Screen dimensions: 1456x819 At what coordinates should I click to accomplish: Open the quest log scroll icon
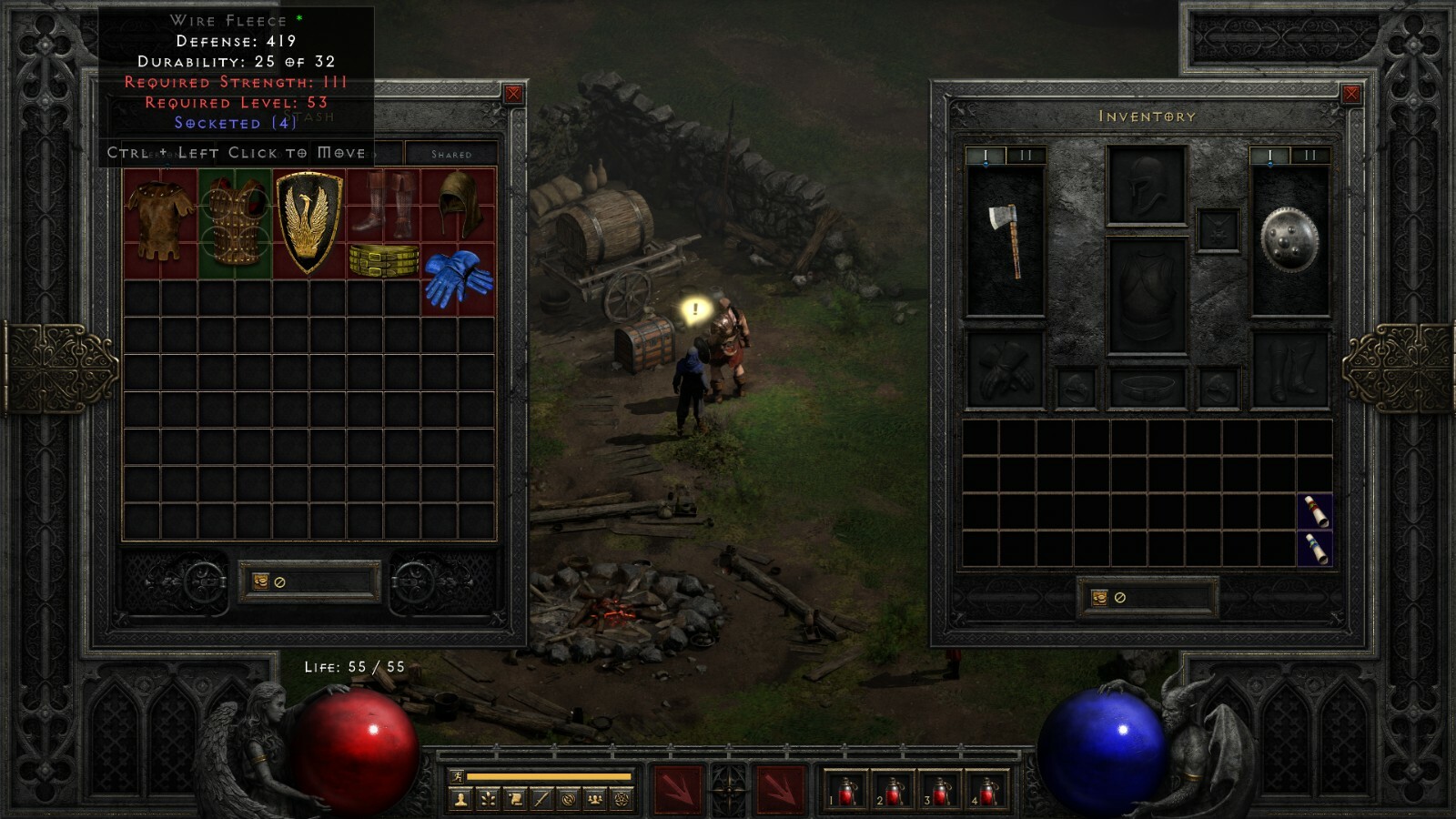pyautogui.click(x=516, y=798)
